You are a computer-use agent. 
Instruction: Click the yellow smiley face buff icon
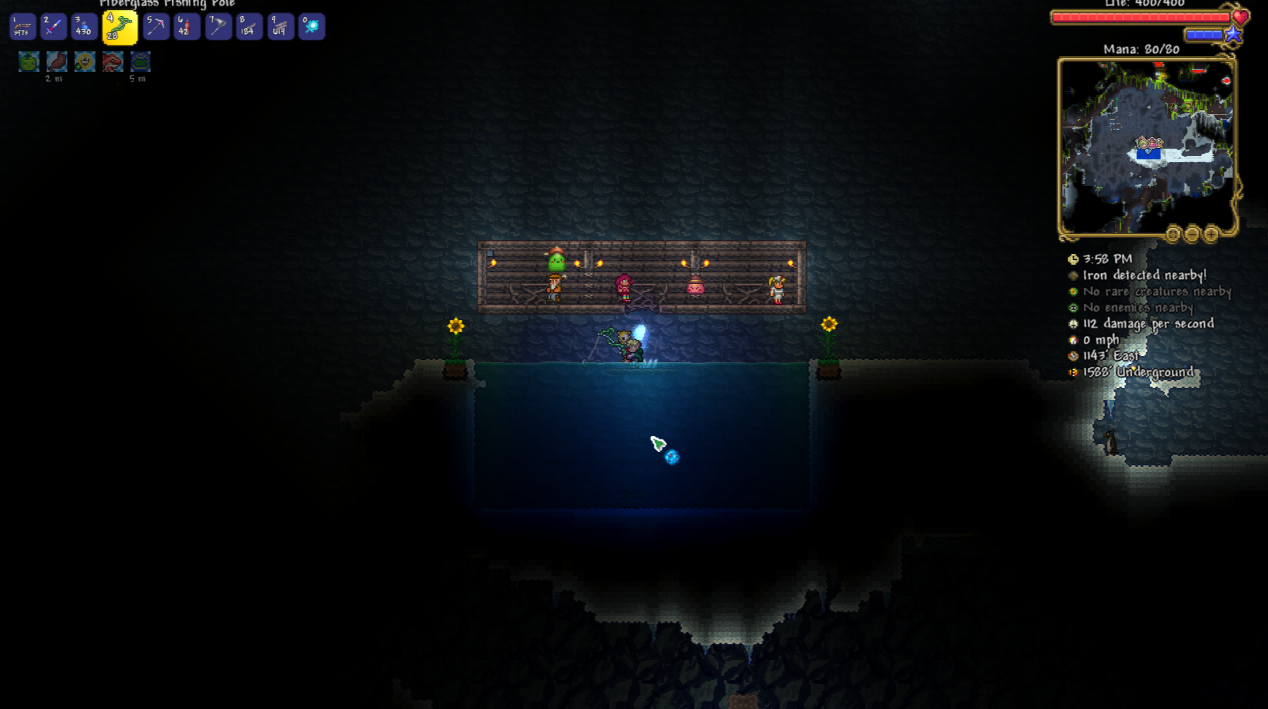point(85,62)
